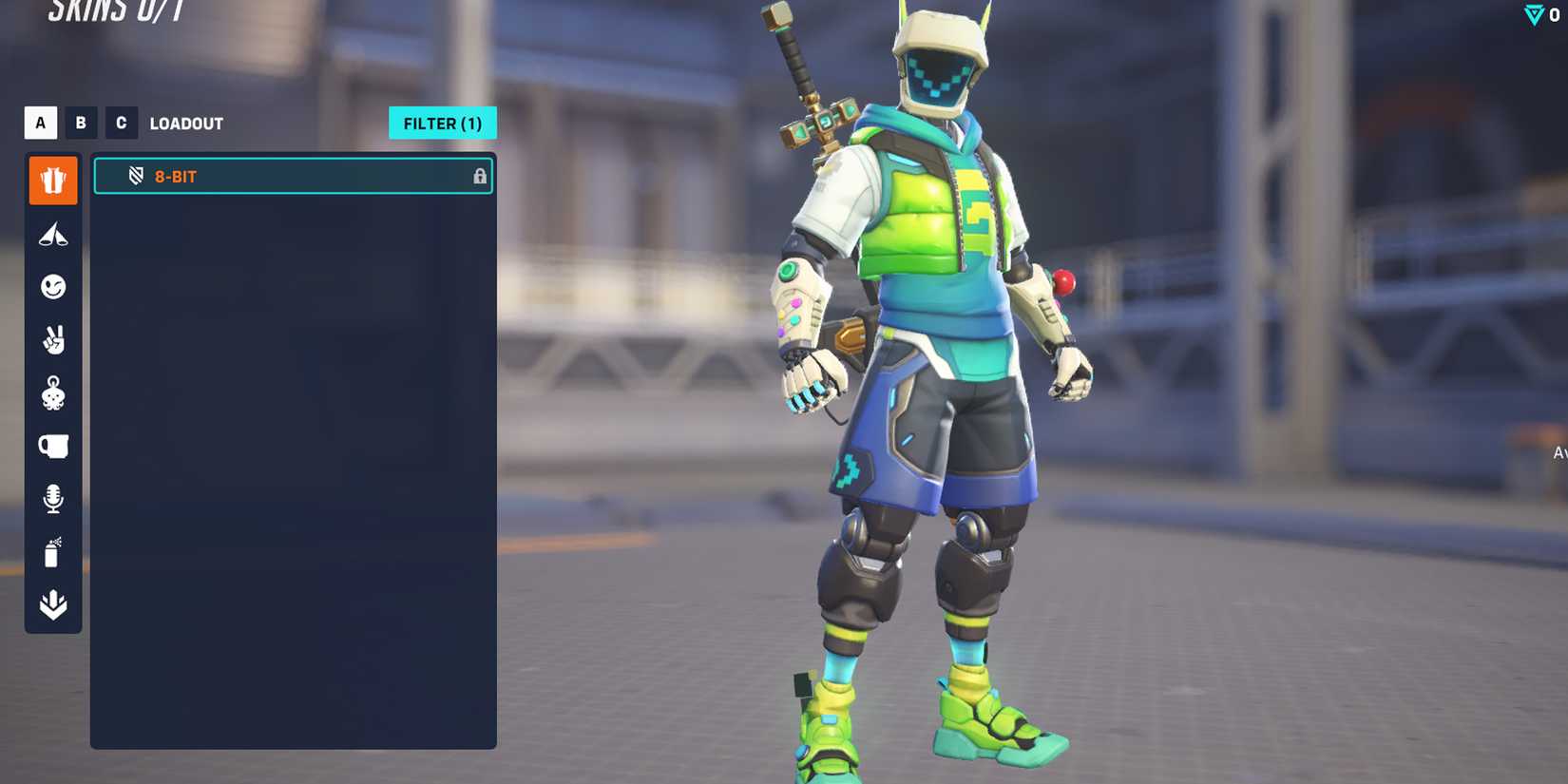Click the lock icon on the 8-BIT skin
Screen dimensions: 1568x784
(x=479, y=176)
